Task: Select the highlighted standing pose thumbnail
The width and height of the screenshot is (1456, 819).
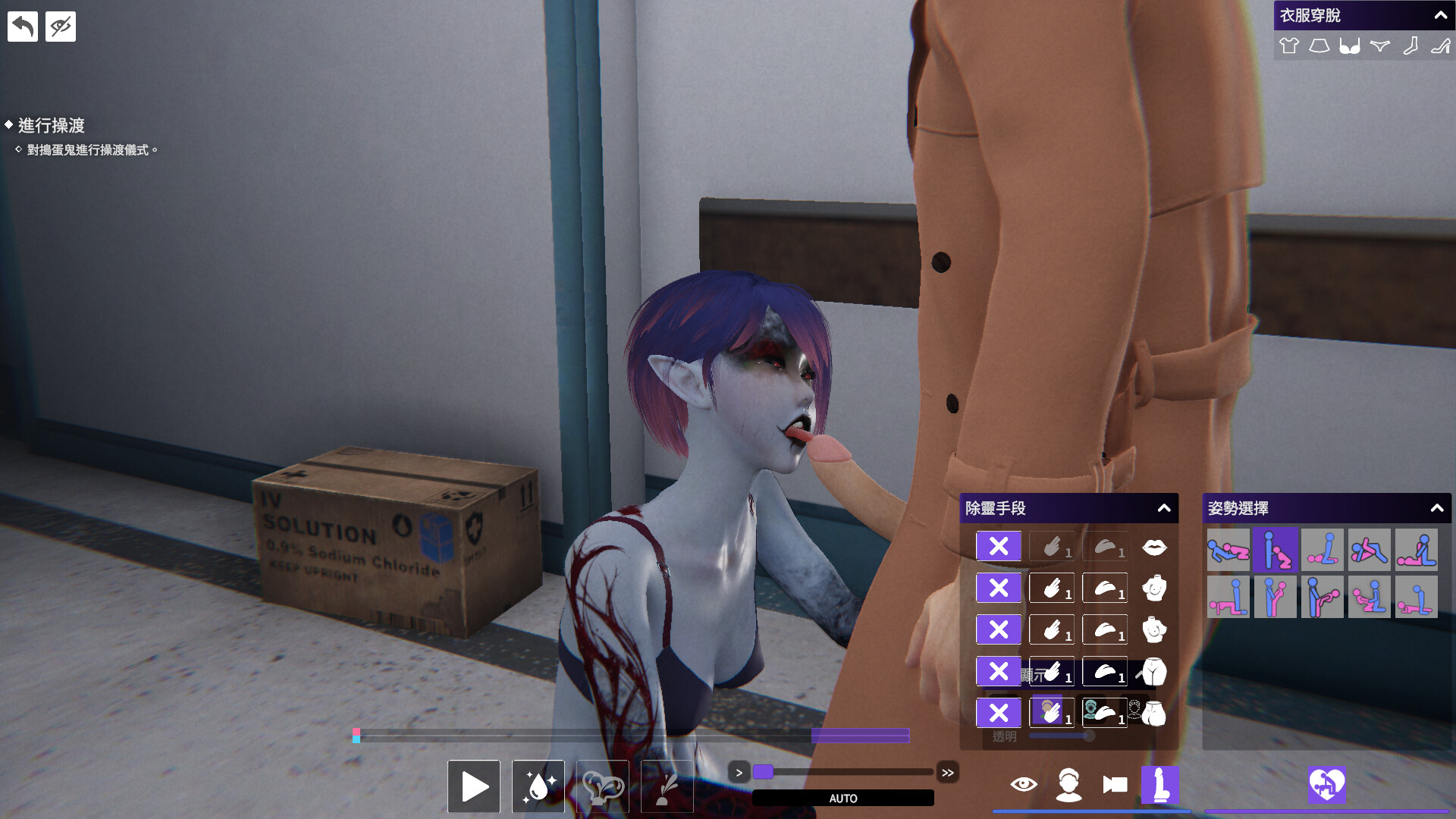Action: pos(1275,550)
